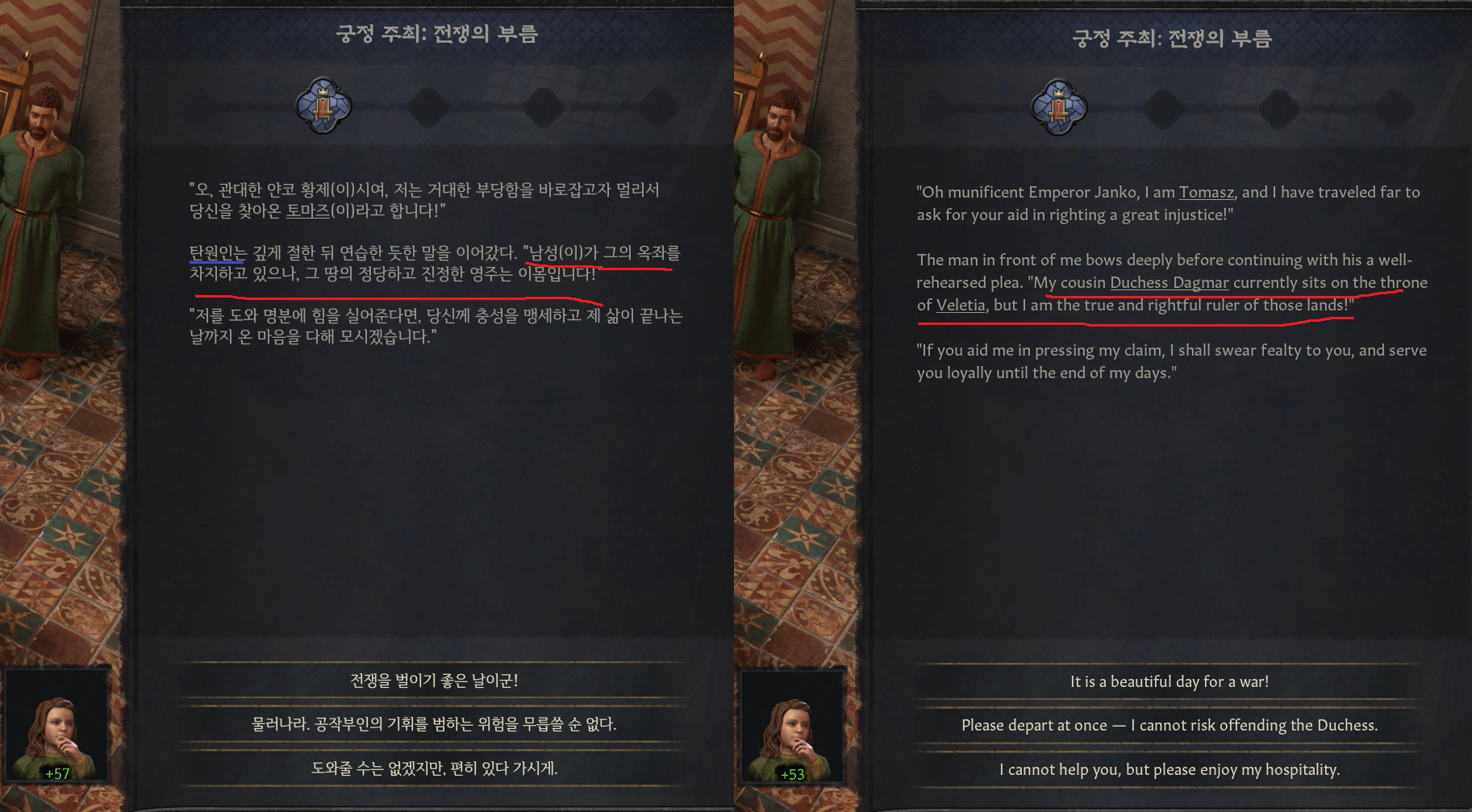The width and height of the screenshot is (1472, 812).
Task: Select "It is a beautiful day for a war!"
Action: point(1169,681)
